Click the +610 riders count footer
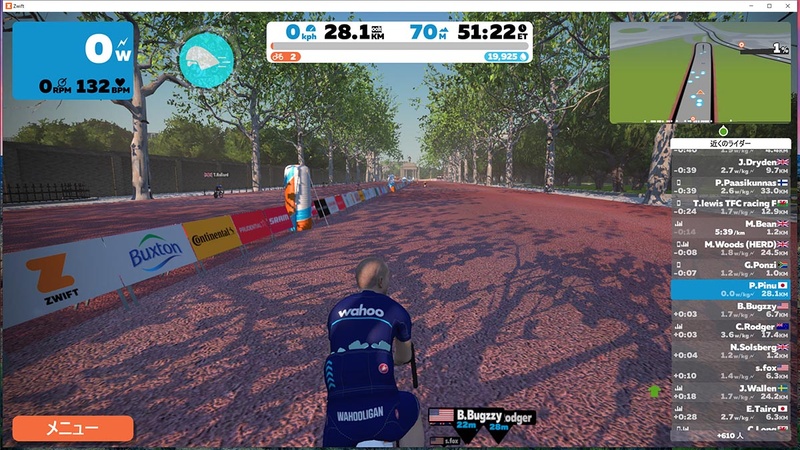Viewport: 800px width, 450px height. coord(731,436)
